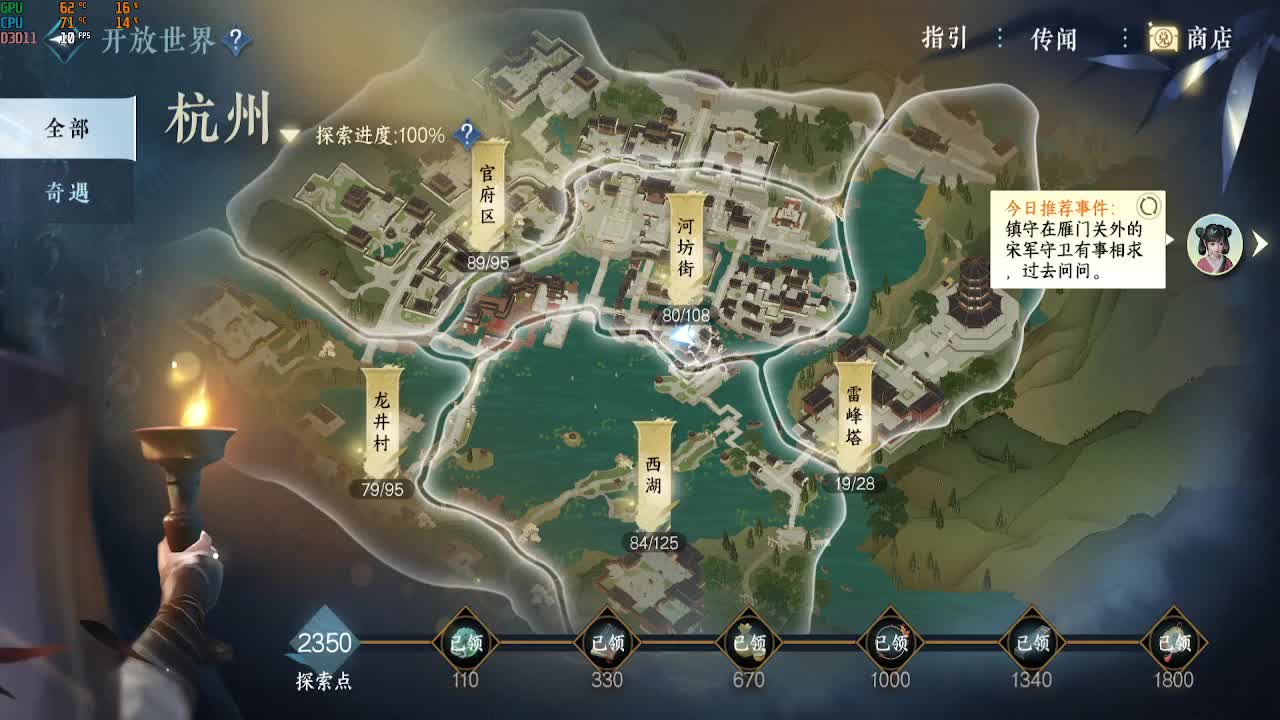Claim the 已领 button at 670 points
The width and height of the screenshot is (1280, 720).
750,644
